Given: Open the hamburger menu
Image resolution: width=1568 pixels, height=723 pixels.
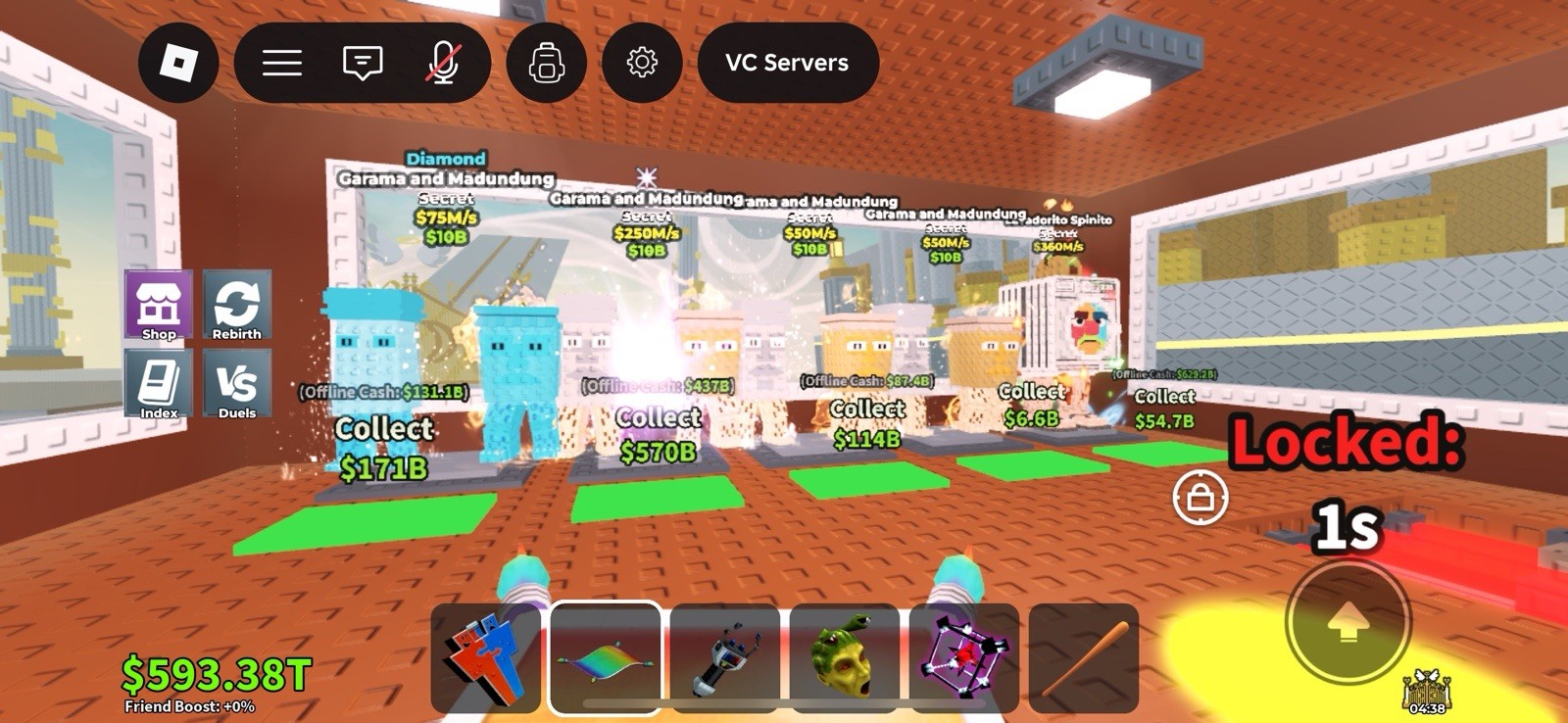Looking at the screenshot, I should coord(282,62).
